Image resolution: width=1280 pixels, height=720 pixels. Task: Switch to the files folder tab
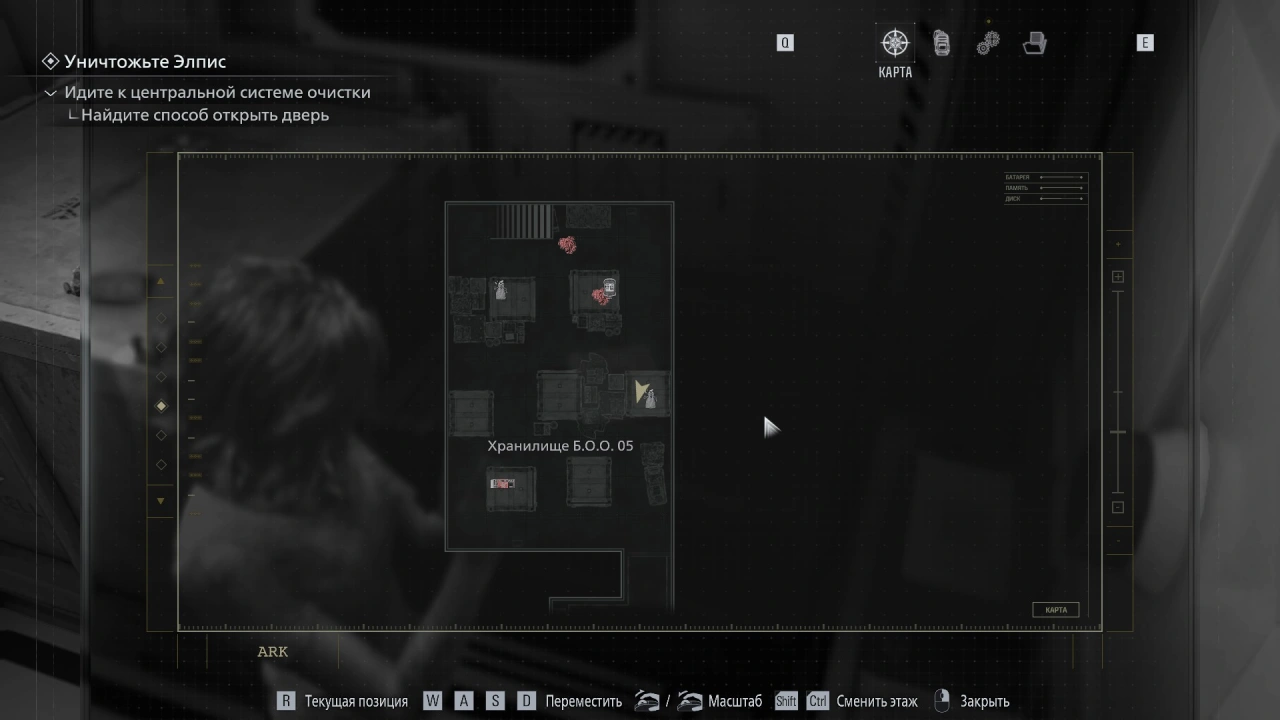pyautogui.click(x=1034, y=43)
